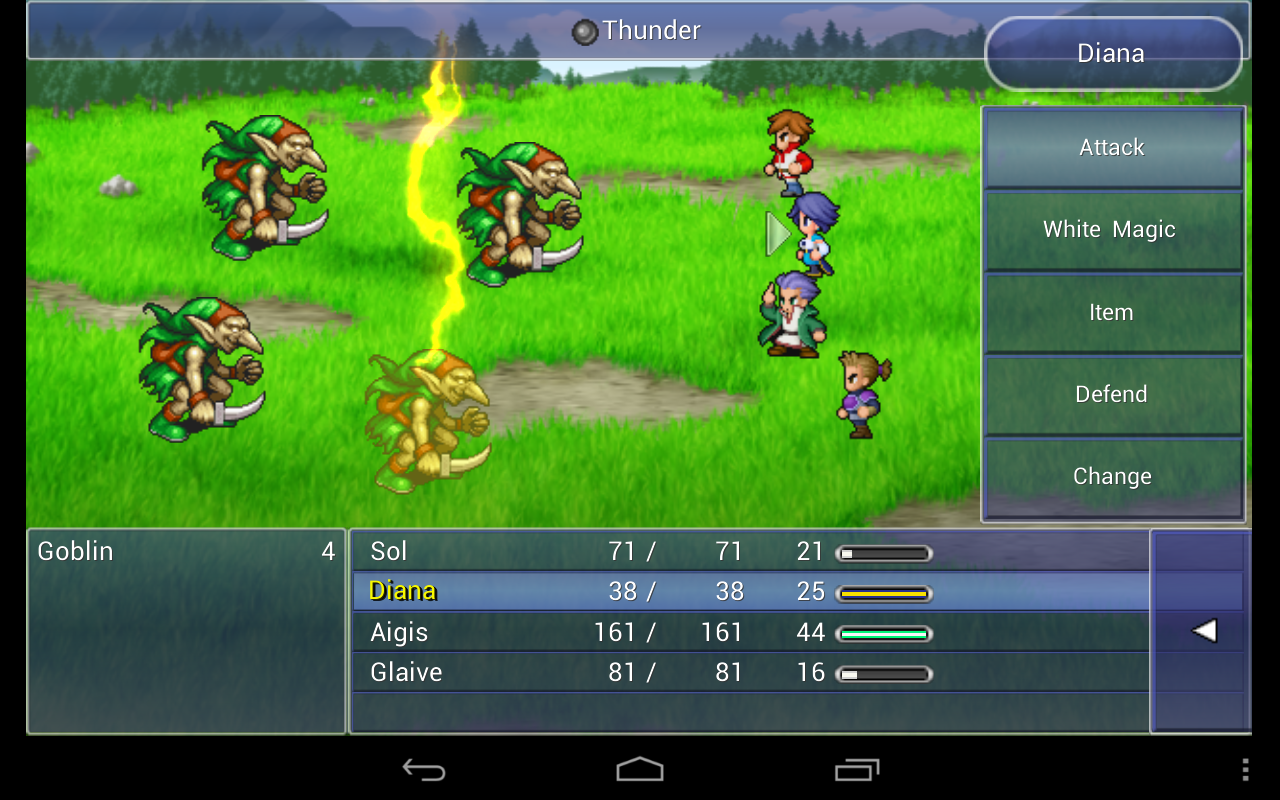Screen dimensions: 1280x800
Task: Click Diana's yellow ATB gauge
Action: tap(884, 591)
